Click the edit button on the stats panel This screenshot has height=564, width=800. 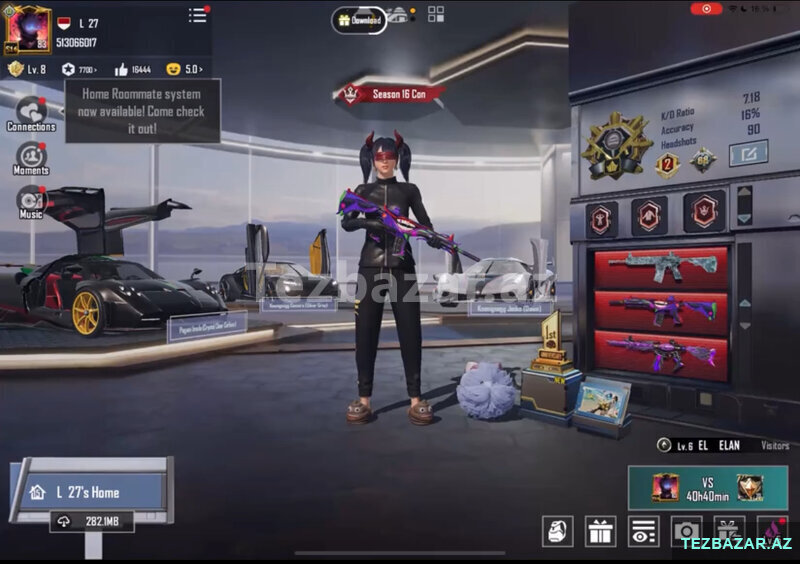[747, 153]
